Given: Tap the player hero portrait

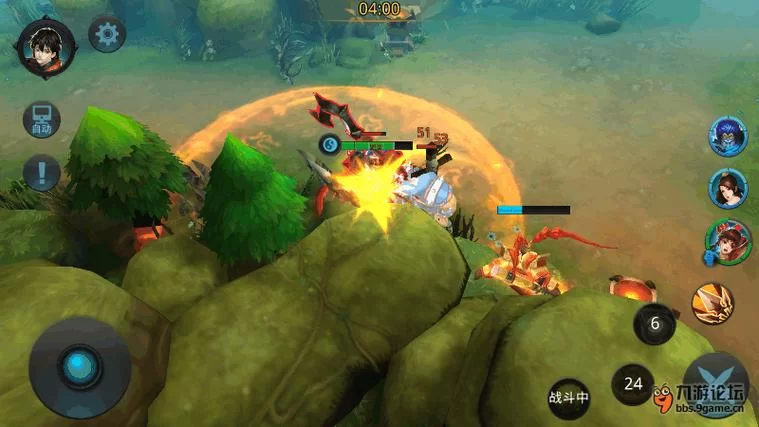Looking at the screenshot, I should 46,46.
